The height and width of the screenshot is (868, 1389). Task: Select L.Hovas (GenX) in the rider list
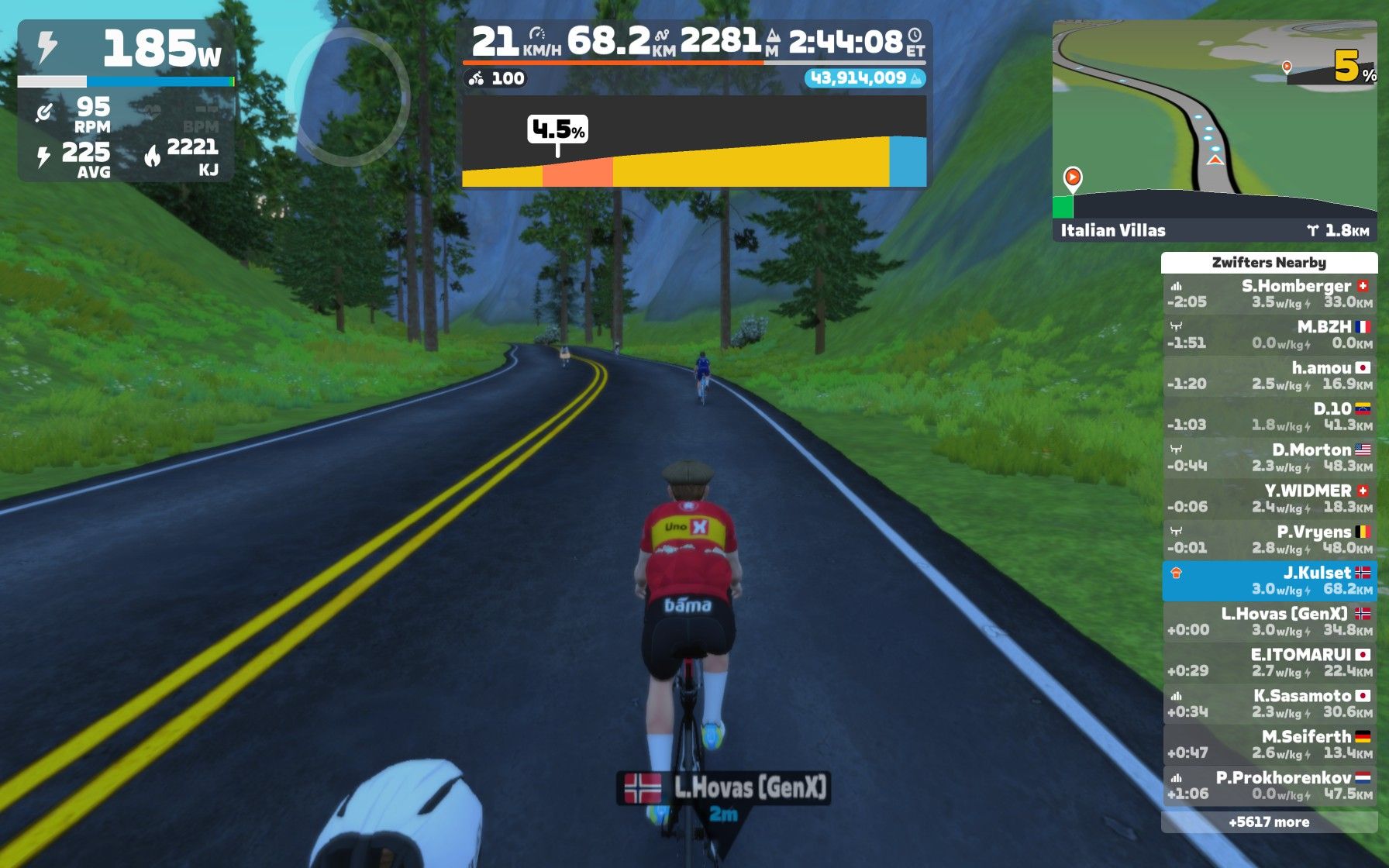pyautogui.click(x=1269, y=622)
